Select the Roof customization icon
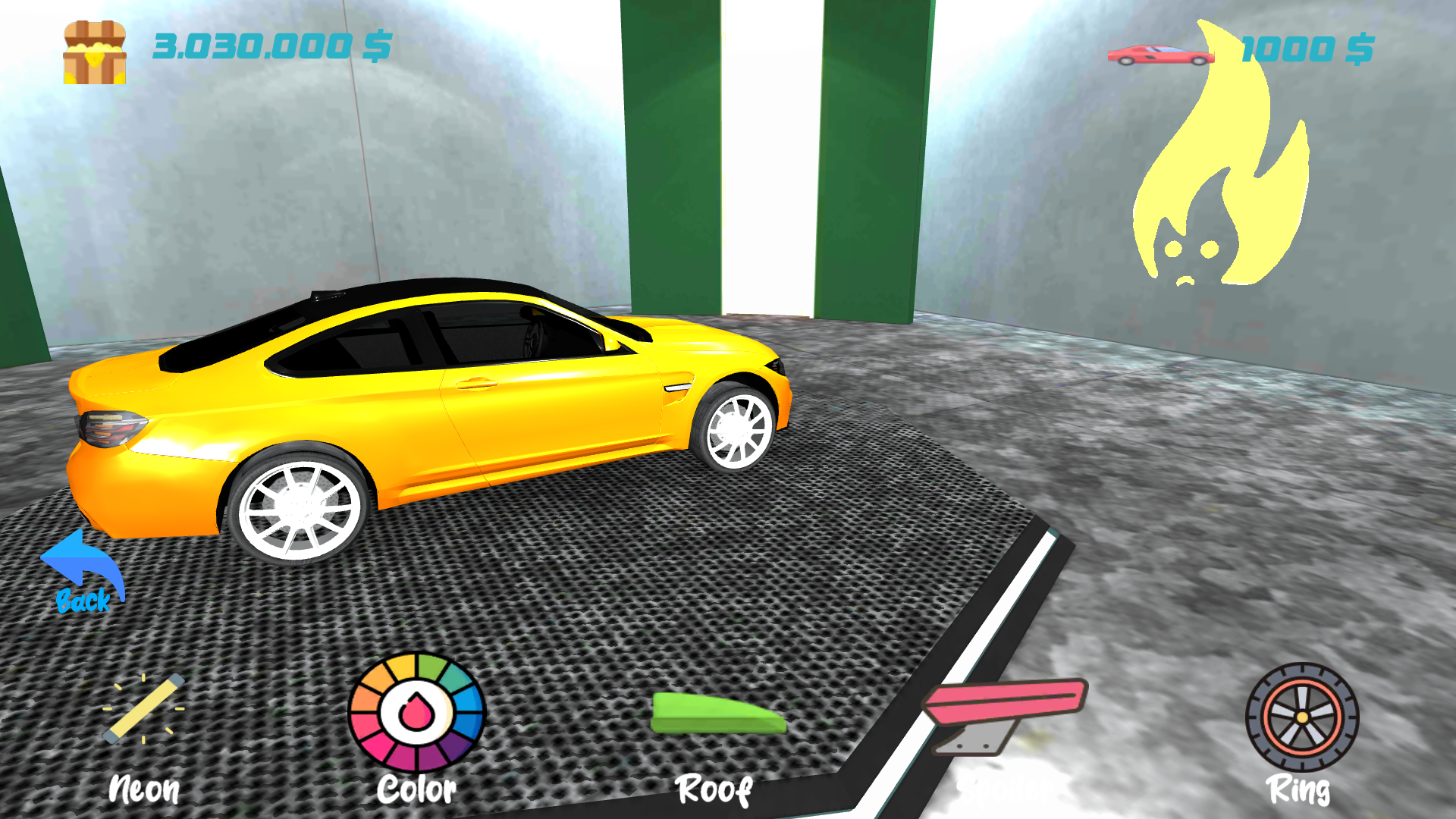The width and height of the screenshot is (1456, 819). 718,711
